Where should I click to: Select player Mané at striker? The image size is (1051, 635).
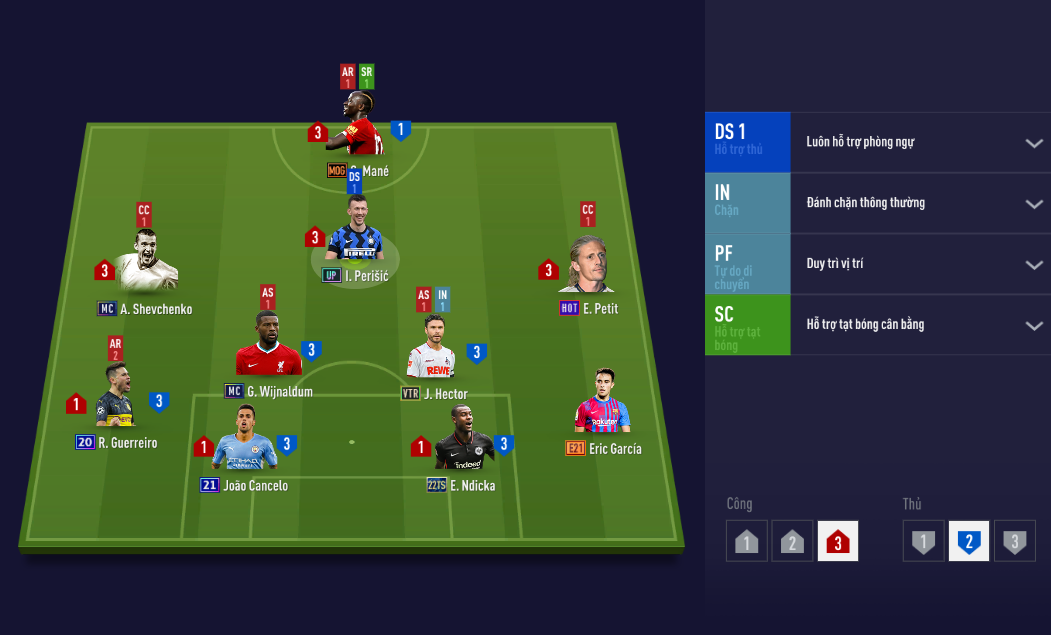tap(361, 127)
